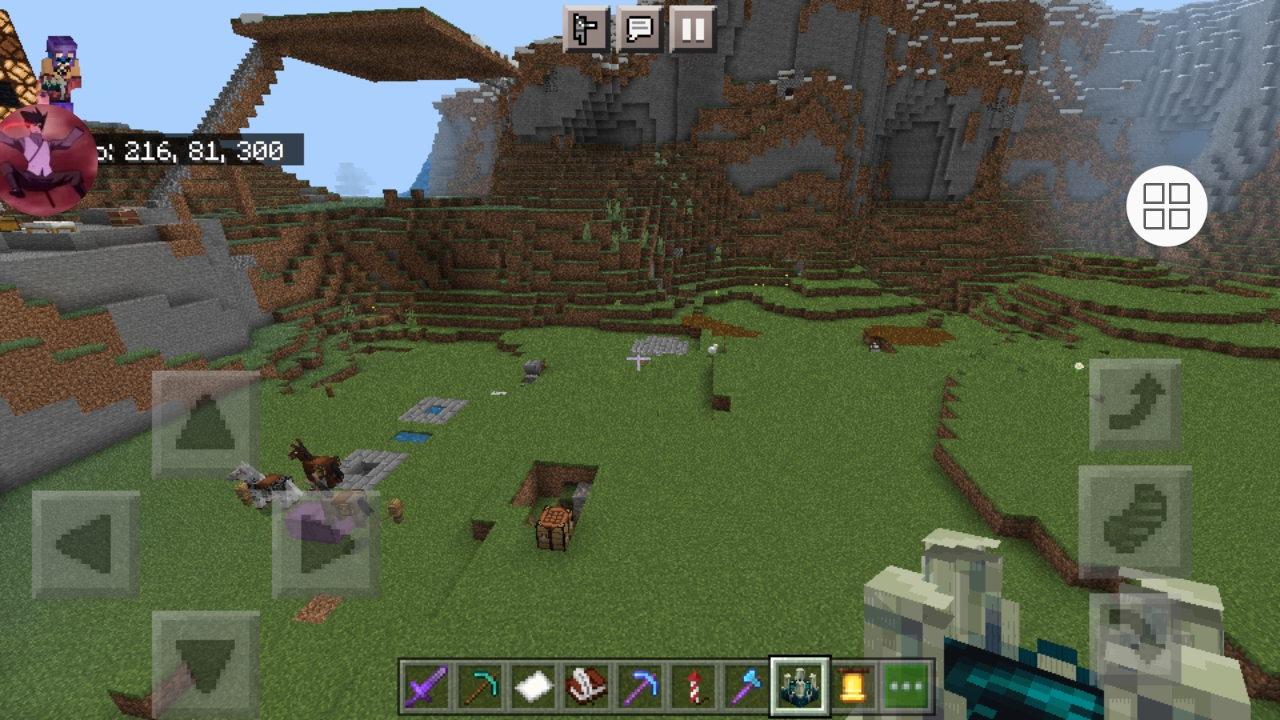Open the emote button with pointing figure
The image size is (1280, 720).
(586, 28)
